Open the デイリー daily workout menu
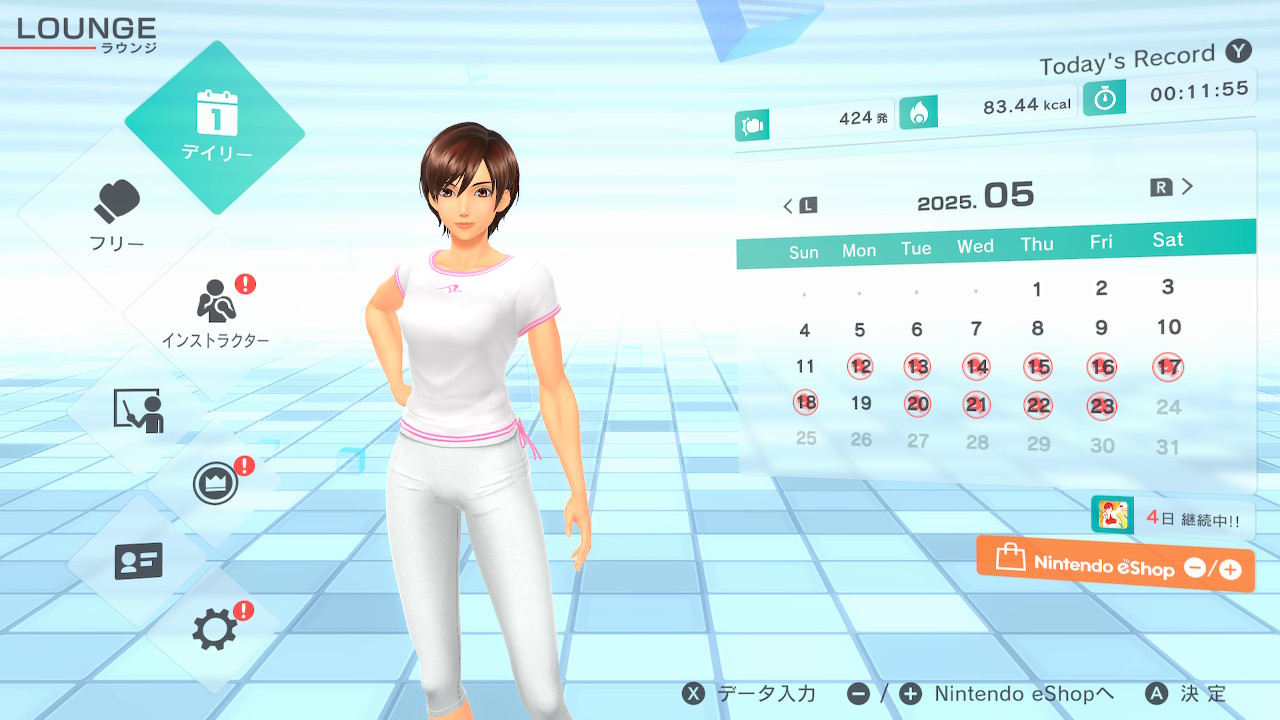1280x720 pixels. [215, 128]
